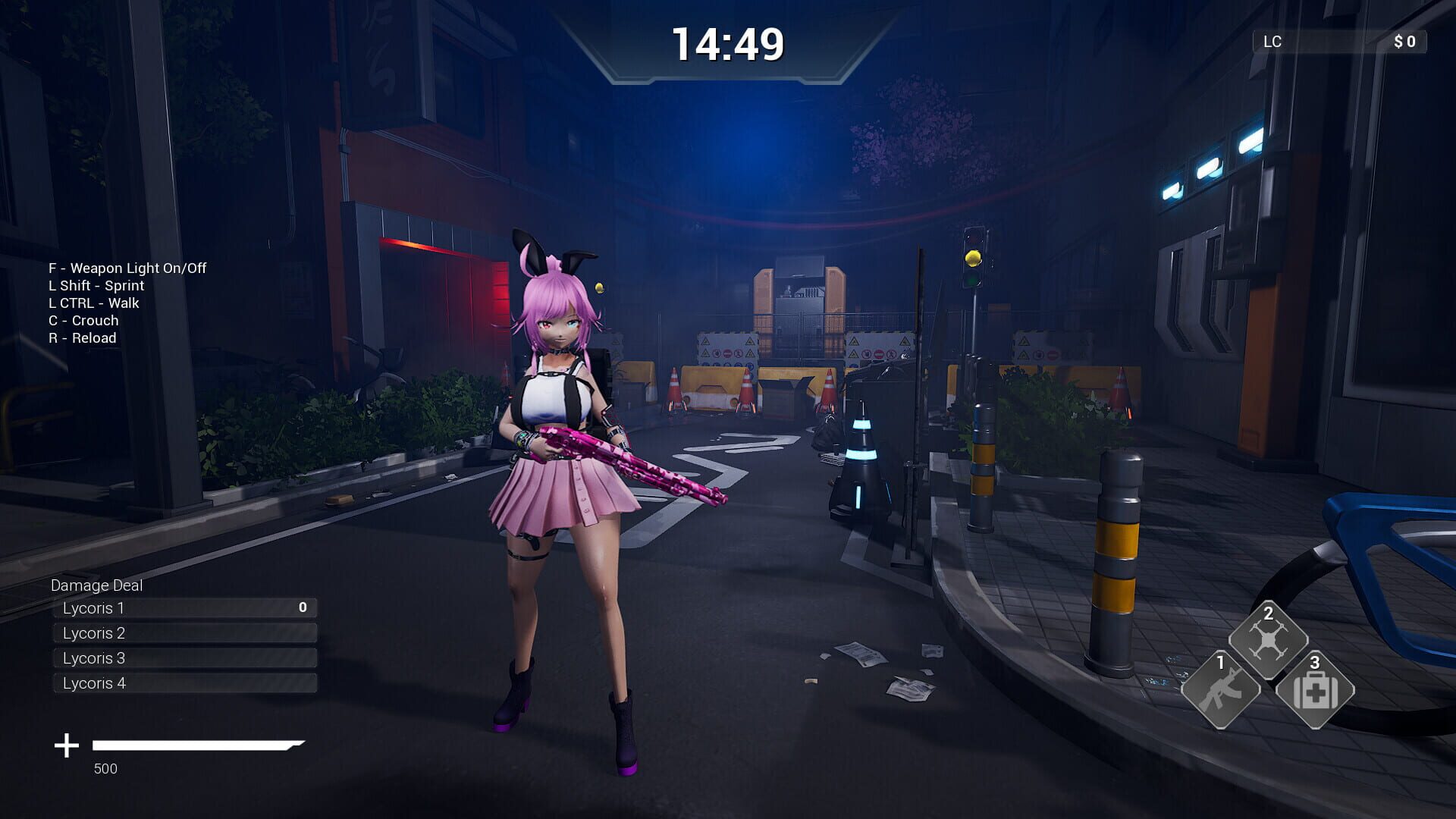Toggle Weapon Light via the F hint
The image size is (1456, 819).
[x=127, y=268]
